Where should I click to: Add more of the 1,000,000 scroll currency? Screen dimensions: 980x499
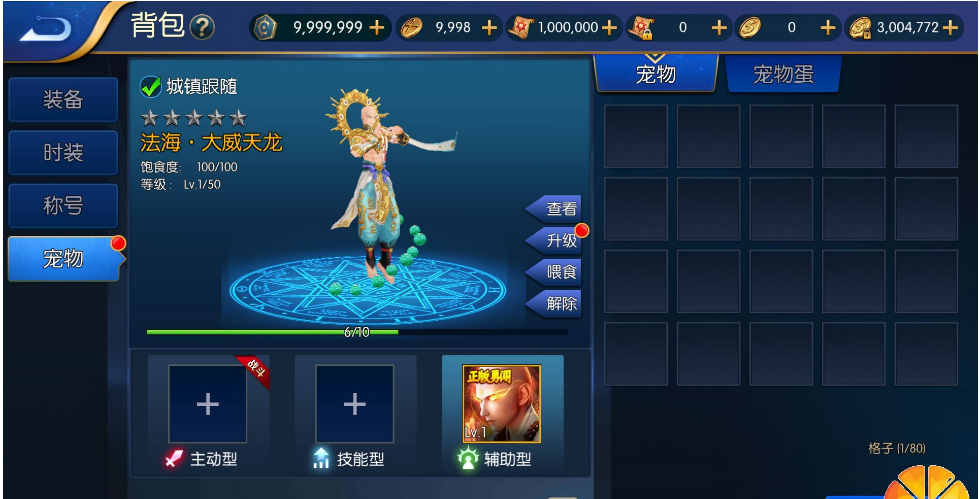click(609, 28)
